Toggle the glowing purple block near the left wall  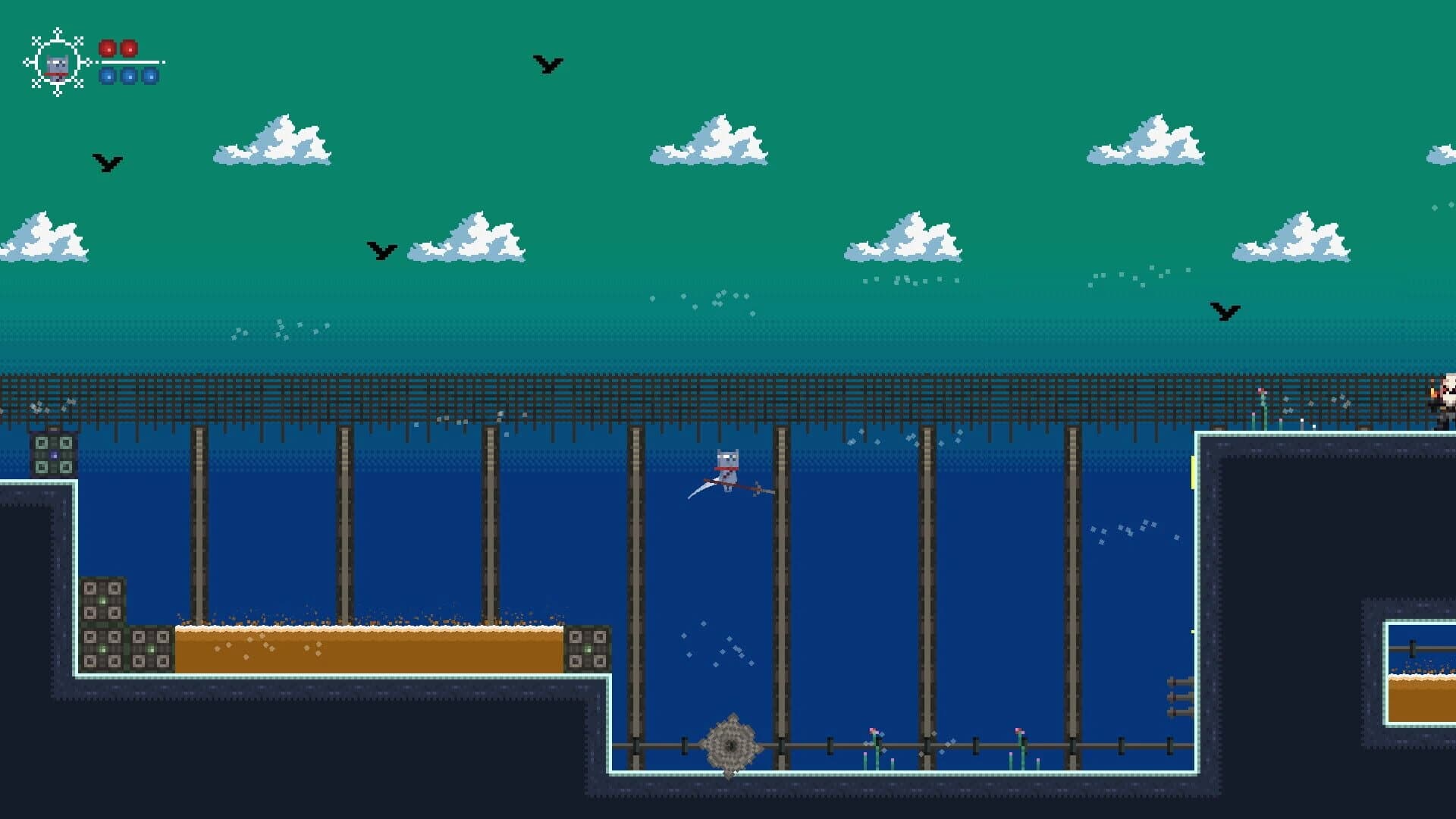click(54, 456)
